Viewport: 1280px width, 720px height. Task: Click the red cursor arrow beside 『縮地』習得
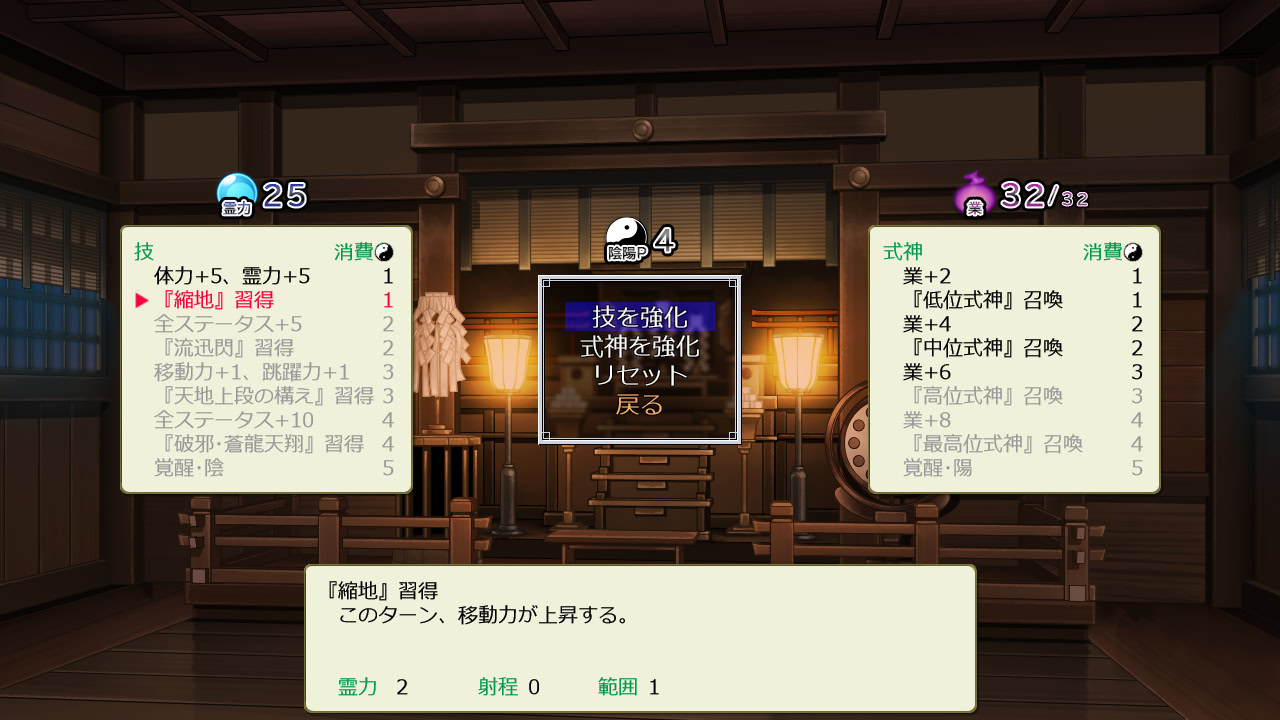click(x=139, y=298)
